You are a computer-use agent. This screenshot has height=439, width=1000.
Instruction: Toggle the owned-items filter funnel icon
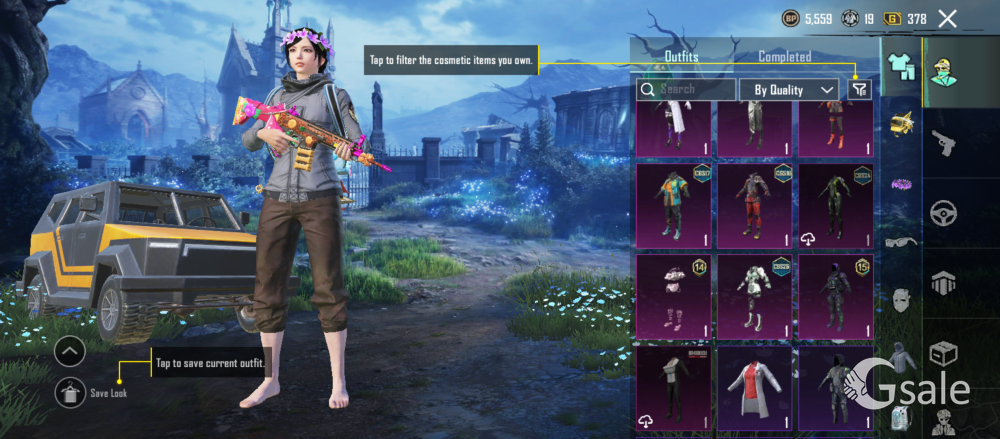pyautogui.click(x=860, y=89)
